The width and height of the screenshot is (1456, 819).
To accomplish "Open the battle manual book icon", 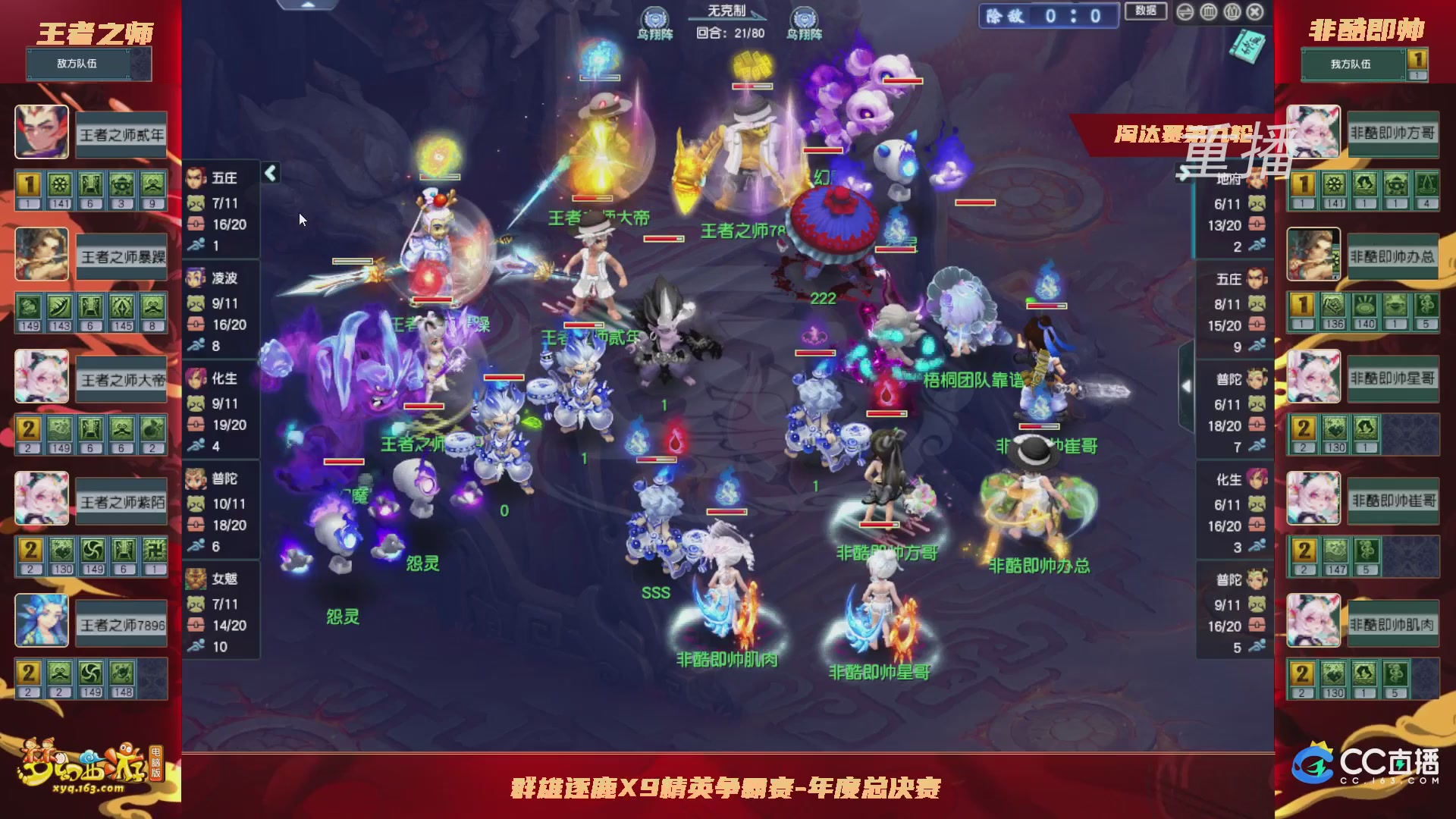I will [1247, 47].
